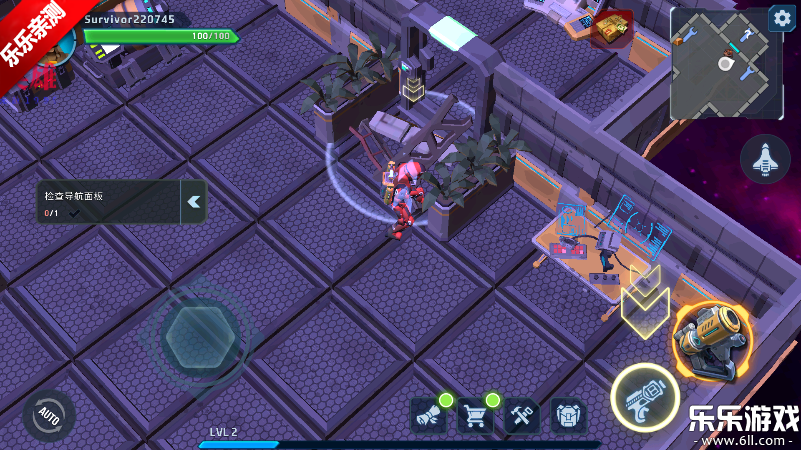Open the crafting hammer and wrench menu
Viewport: 801px width, 450px height.
pyautogui.click(x=521, y=414)
